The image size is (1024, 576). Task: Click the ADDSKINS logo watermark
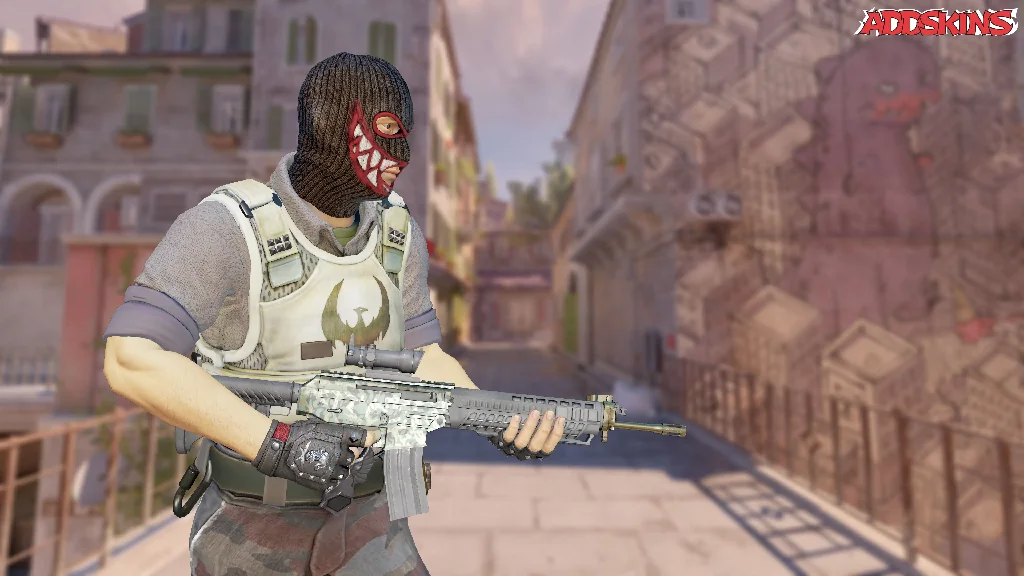[x=937, y=22]
